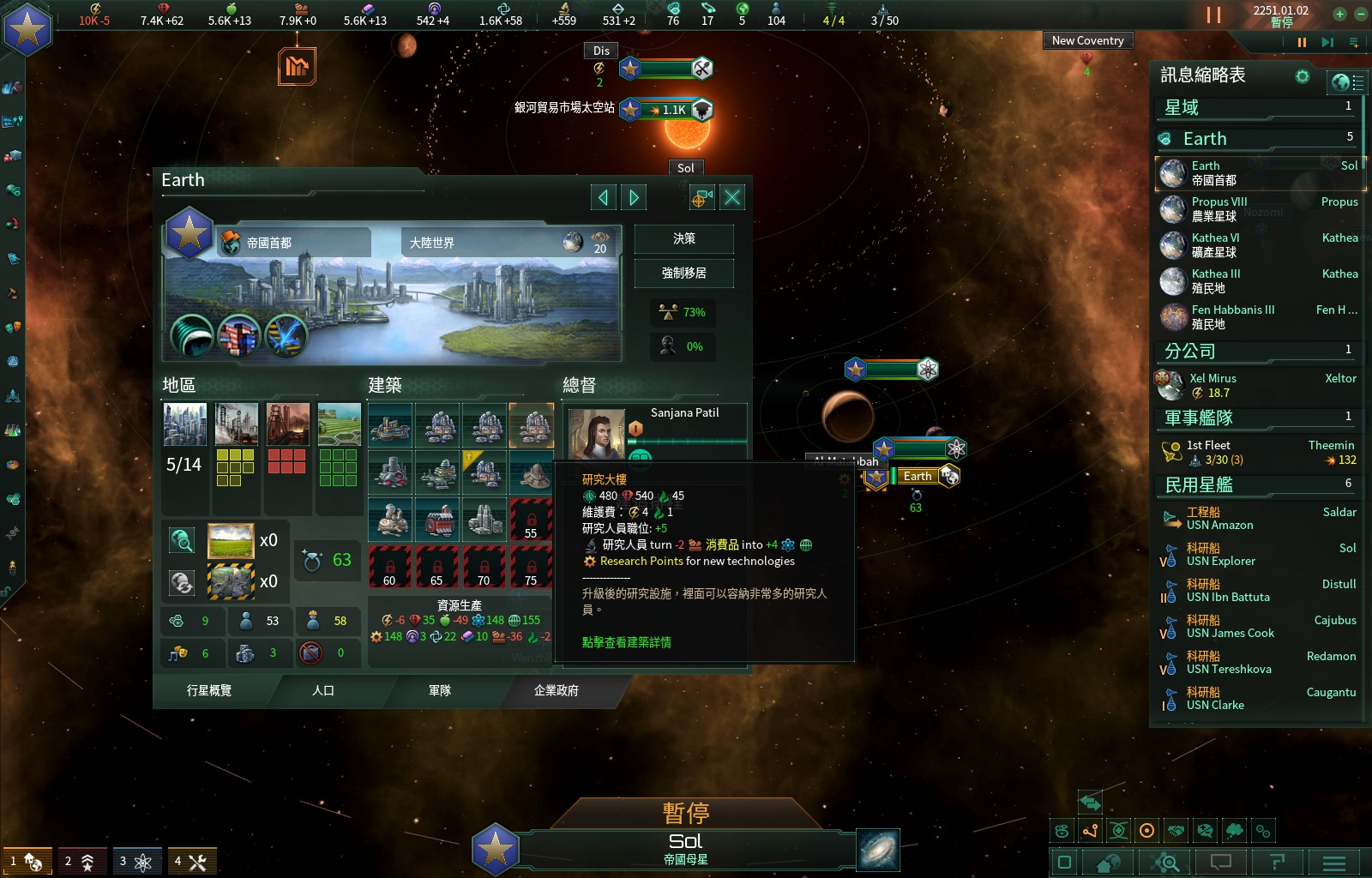Select the 1st Fleet outliner entry

(1209, 452)
